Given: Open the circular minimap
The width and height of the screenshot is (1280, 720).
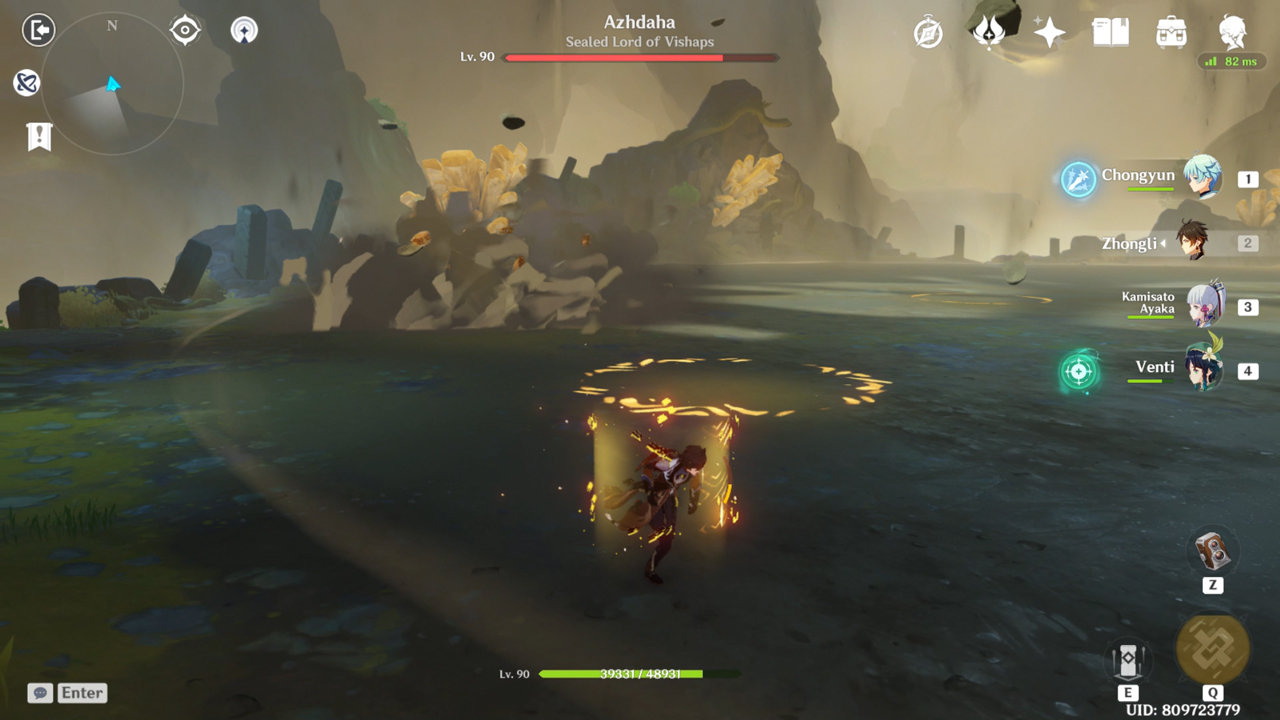Looking at the screenshot, I should pos(112,84).
